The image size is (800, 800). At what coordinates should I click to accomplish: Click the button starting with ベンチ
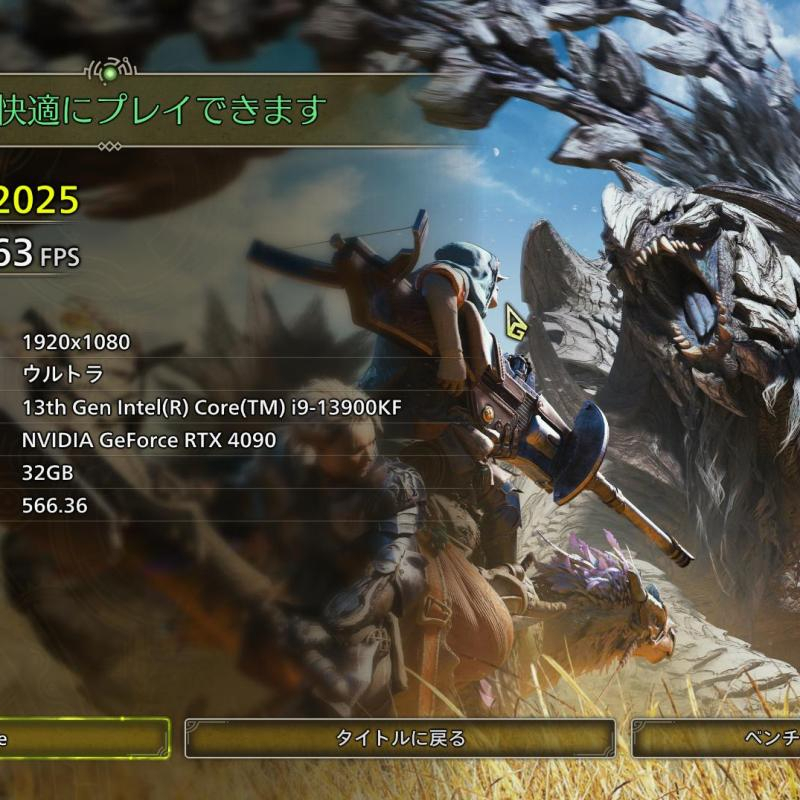716,739
